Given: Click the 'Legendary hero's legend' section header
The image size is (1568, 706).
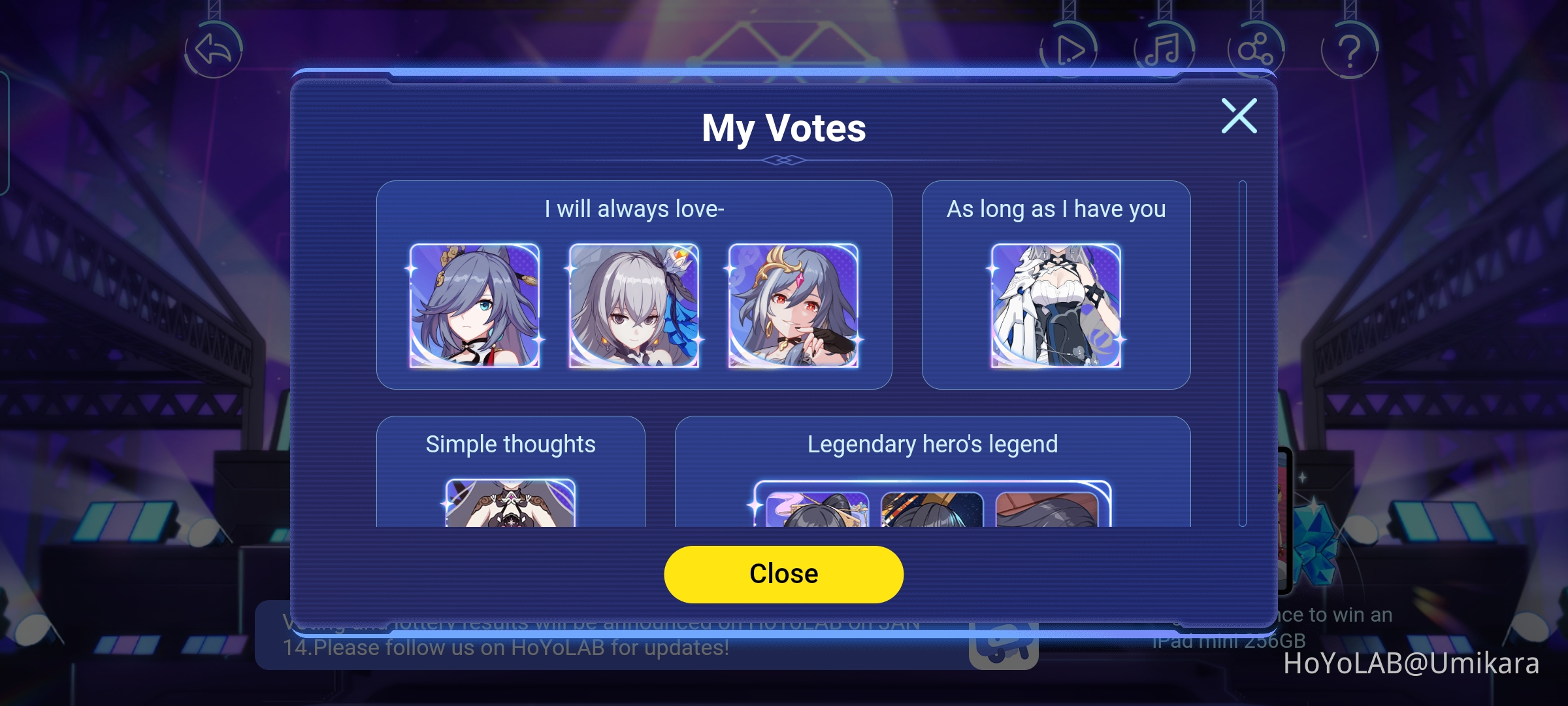Looking at the screenshot, I should (x=933, y=444).
